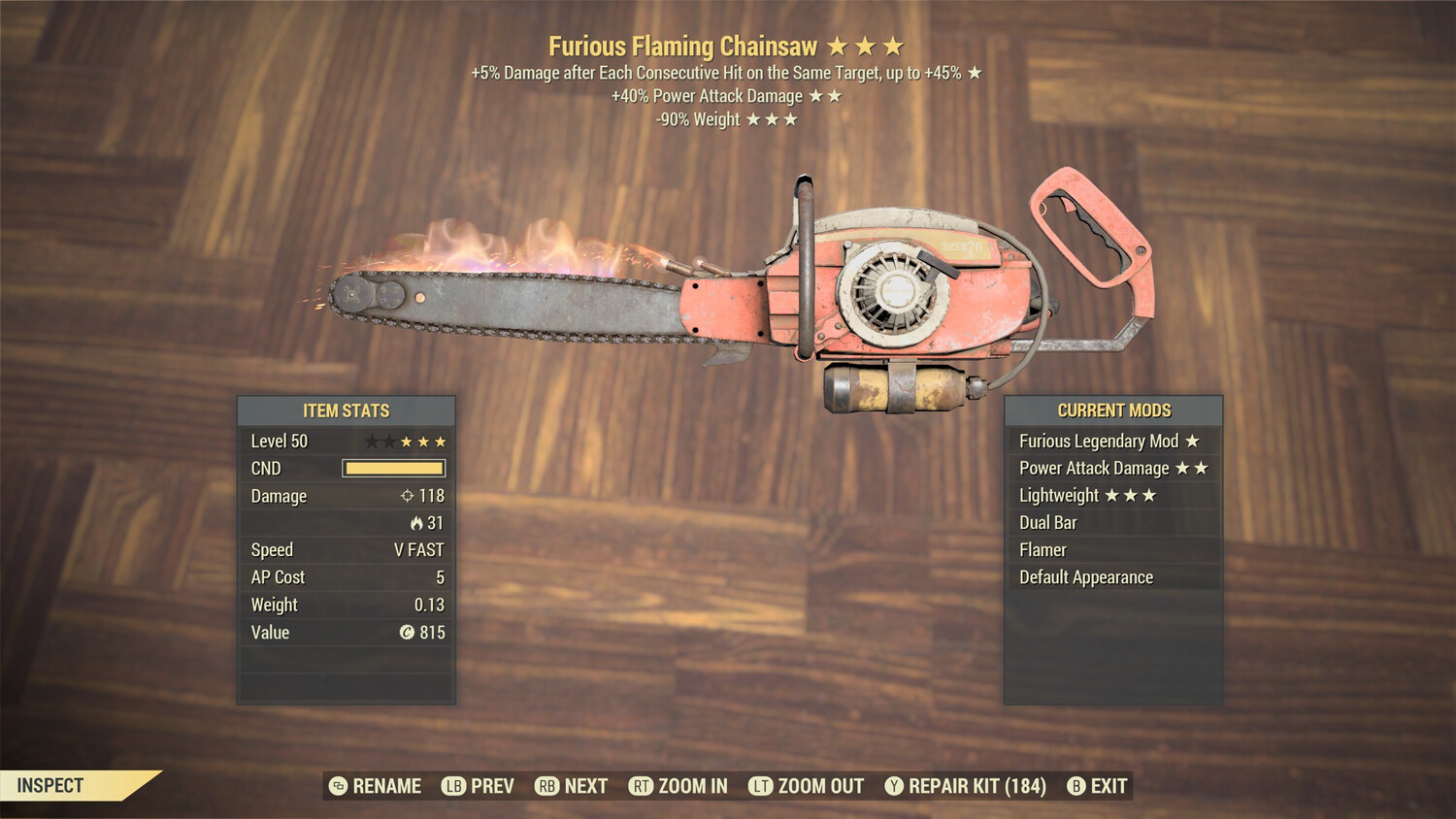1456x819 pixels.
Task: Click RENAME to rename the chainsaw
Action: (388, 786)
